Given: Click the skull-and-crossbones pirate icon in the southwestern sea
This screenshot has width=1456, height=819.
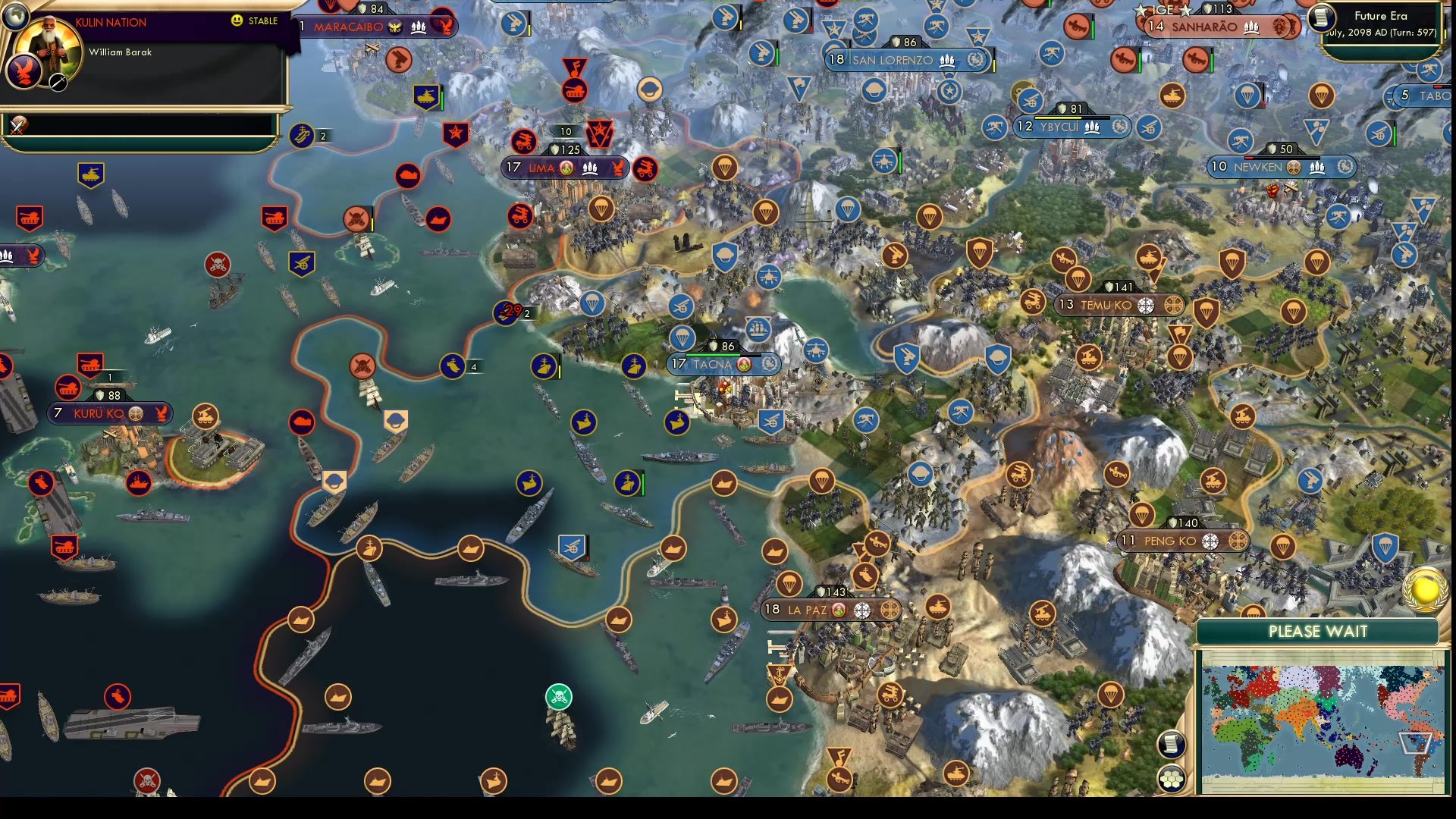Looking at the screenshot, I should [x=149, y=778].
